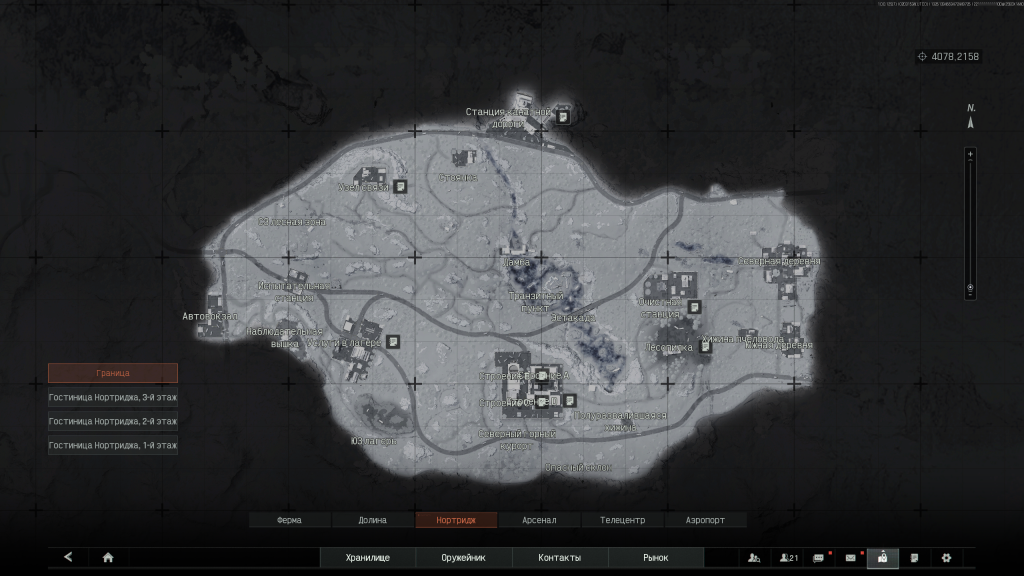This screenshot has width=1024, height=576.
Task: Open the settings gear icon
Action: pos(946,558)
